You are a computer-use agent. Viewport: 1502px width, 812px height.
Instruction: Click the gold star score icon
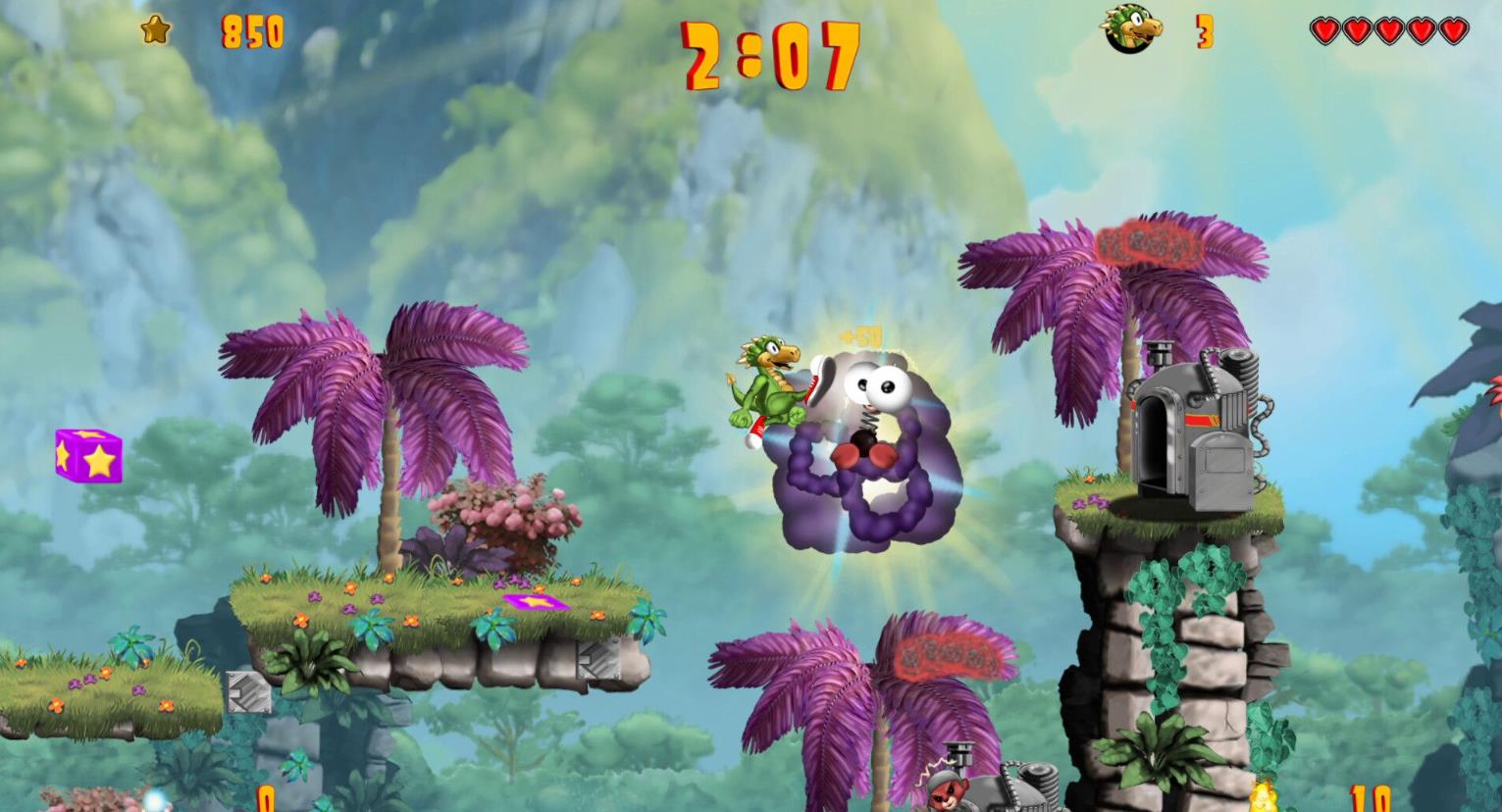tap(155, 30)
